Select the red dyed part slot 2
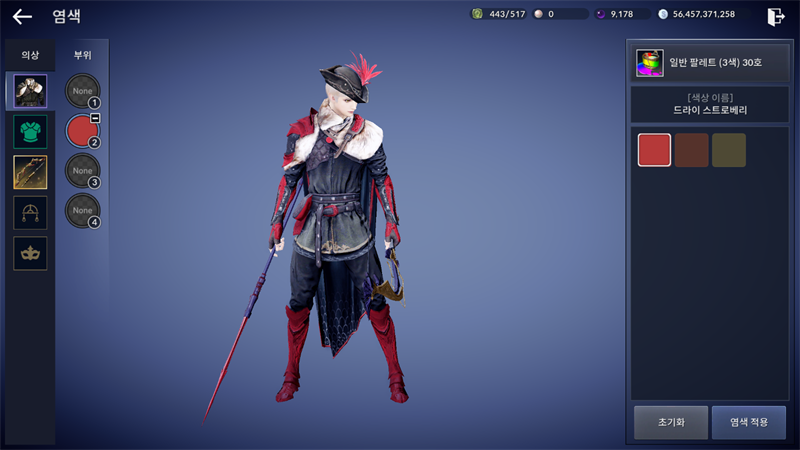The height and width of the screenshot is (450, 800). 81,131
